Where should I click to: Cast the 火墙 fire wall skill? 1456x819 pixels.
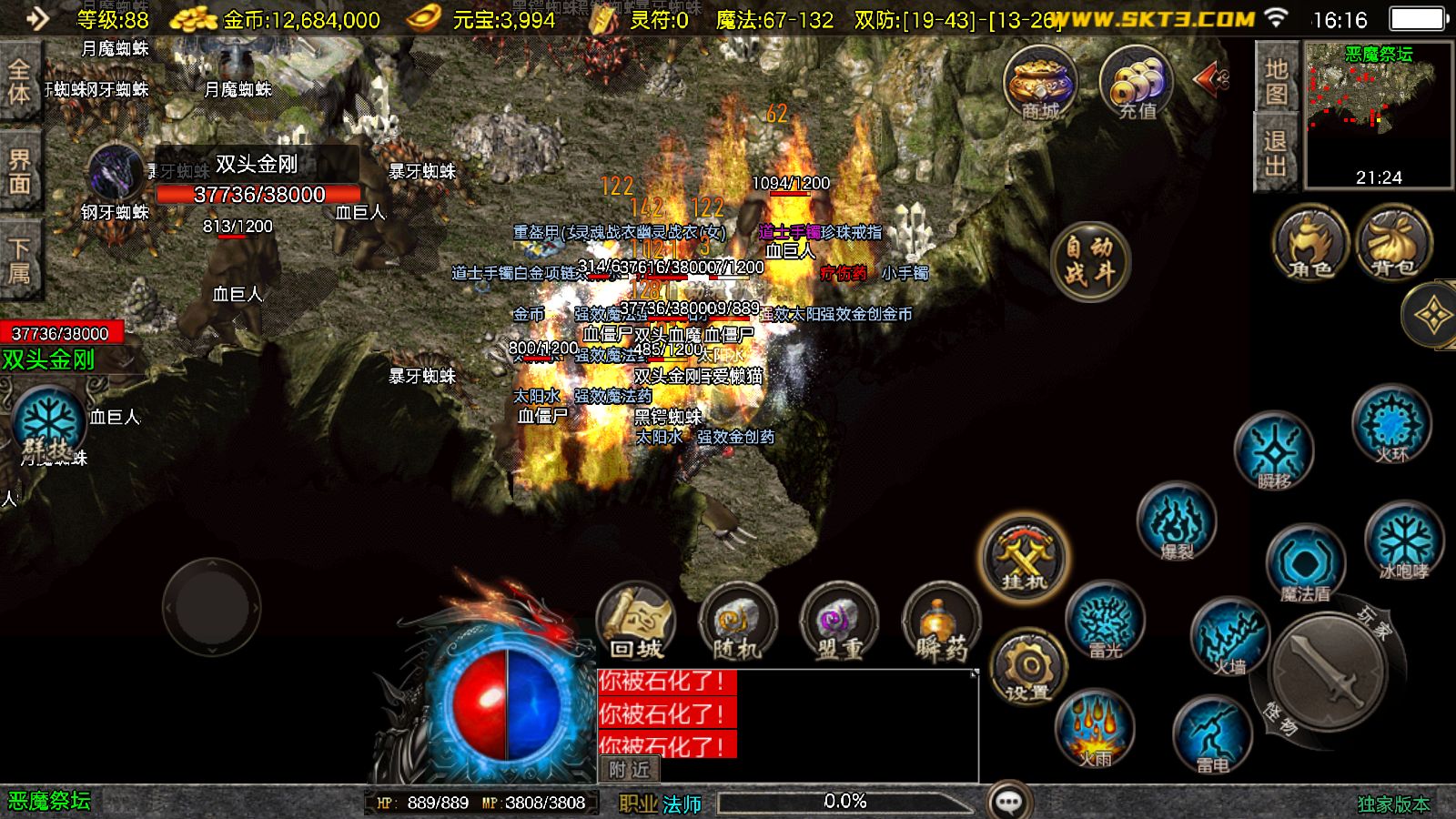tap(1229, 638)
